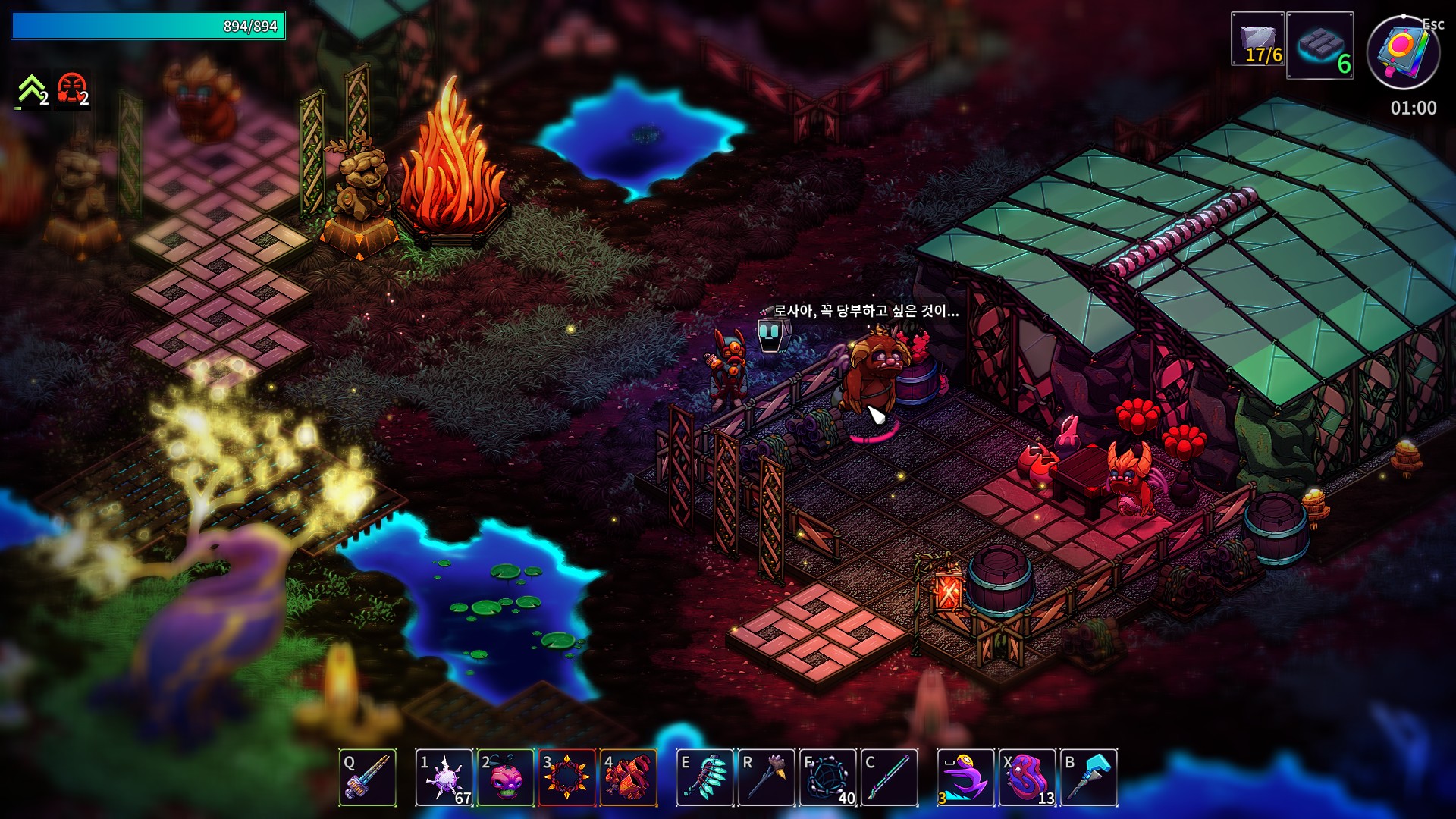Image resolution: width=1456 pixels, height=819 pixels.
Task: Use the spiked white orb item
Action: pyautogui.click(x=444, y=777)
